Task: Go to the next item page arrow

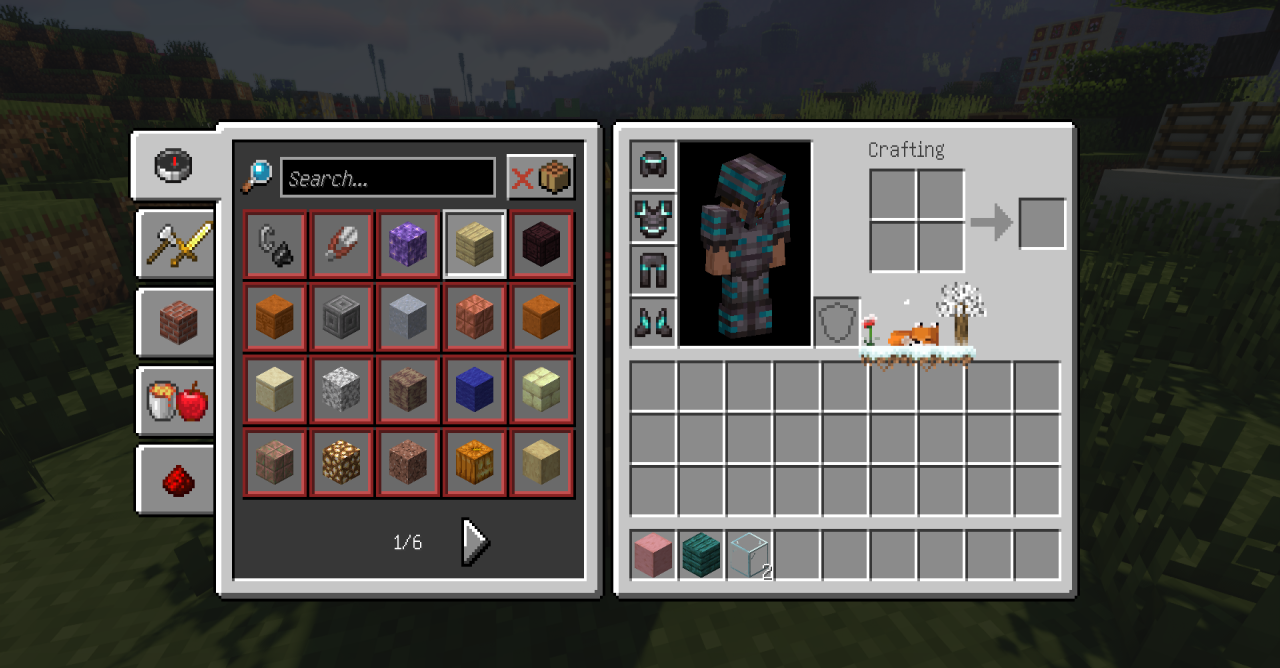Action: (x=475, y=542)
